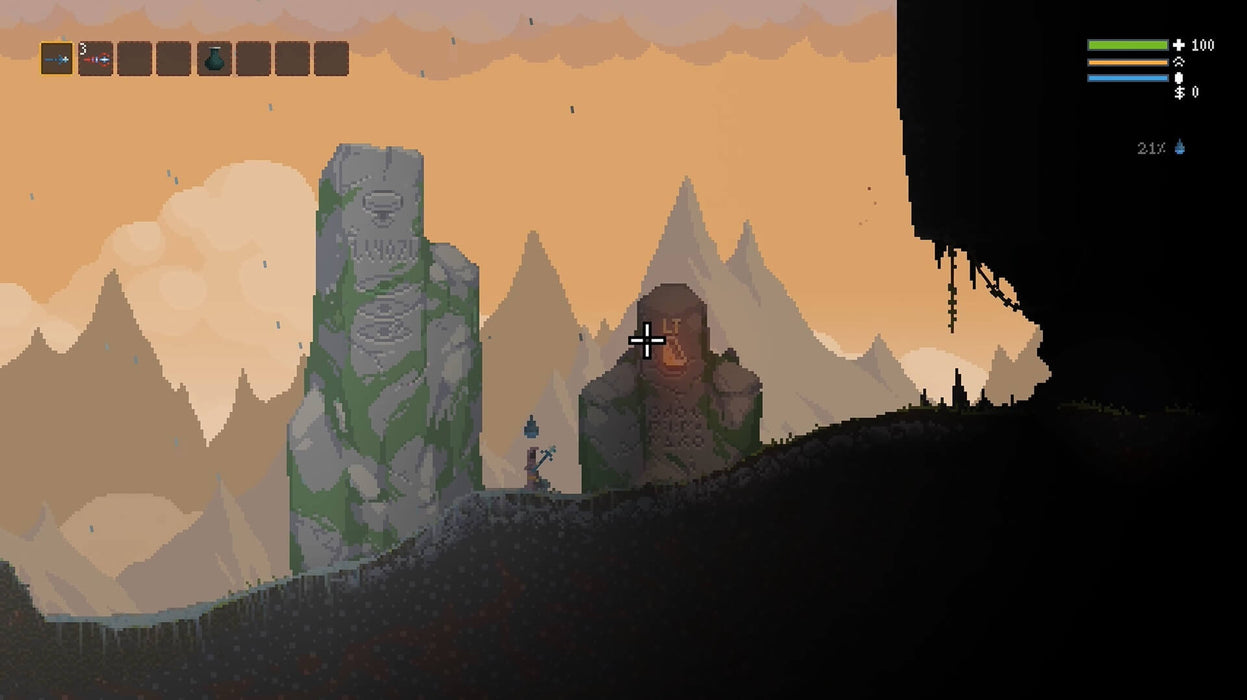
Task: Select the red wand slot marked 3
Action: pos(95,59)
